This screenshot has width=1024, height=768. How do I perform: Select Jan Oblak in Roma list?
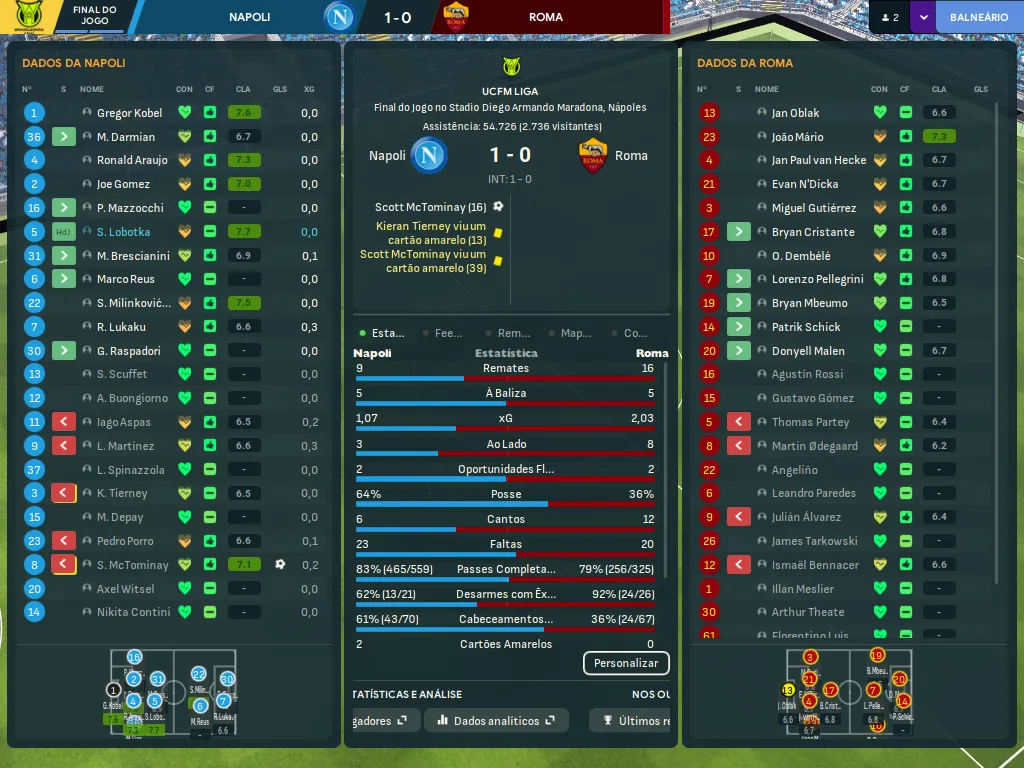click(795, 113)
